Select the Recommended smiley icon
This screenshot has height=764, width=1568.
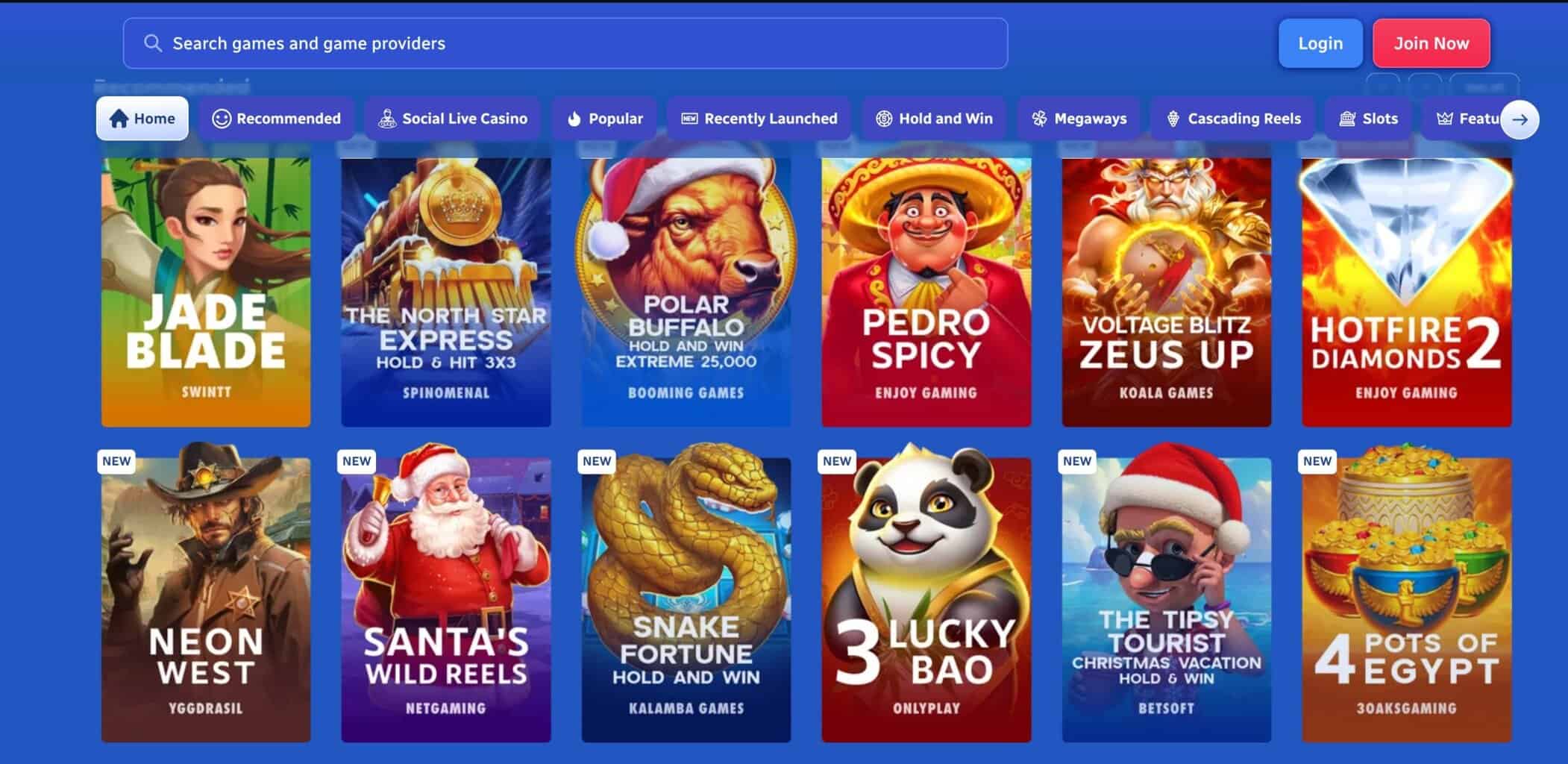tap(221, 118)
